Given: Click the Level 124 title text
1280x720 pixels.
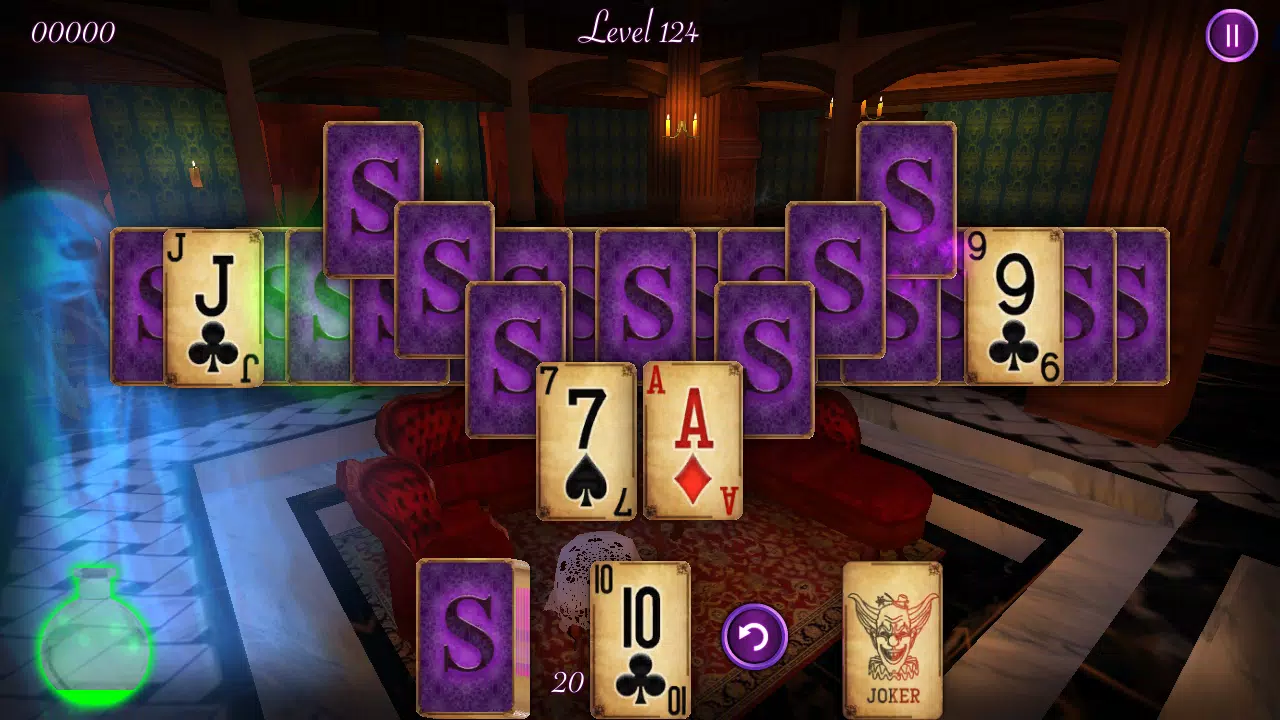Looking at the screenshot, I should [x=639, y=30].
